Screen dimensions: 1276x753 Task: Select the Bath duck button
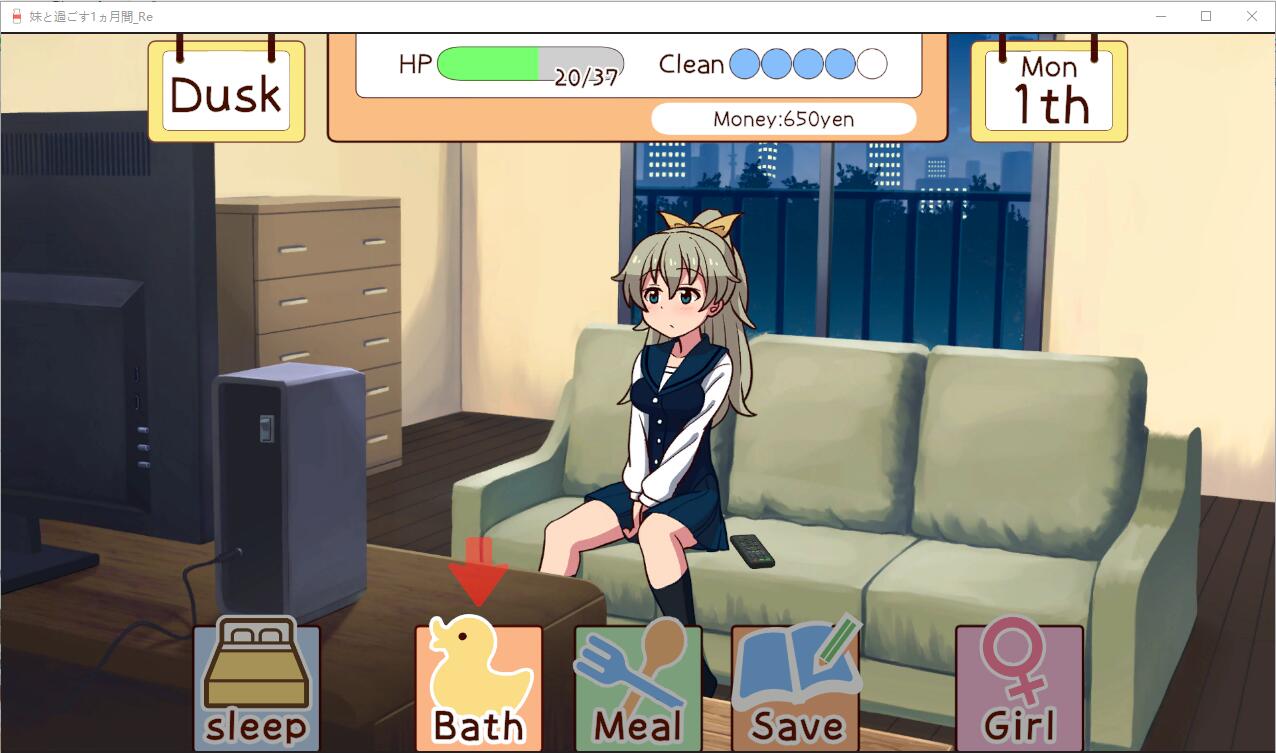click(x=479, y=686)
